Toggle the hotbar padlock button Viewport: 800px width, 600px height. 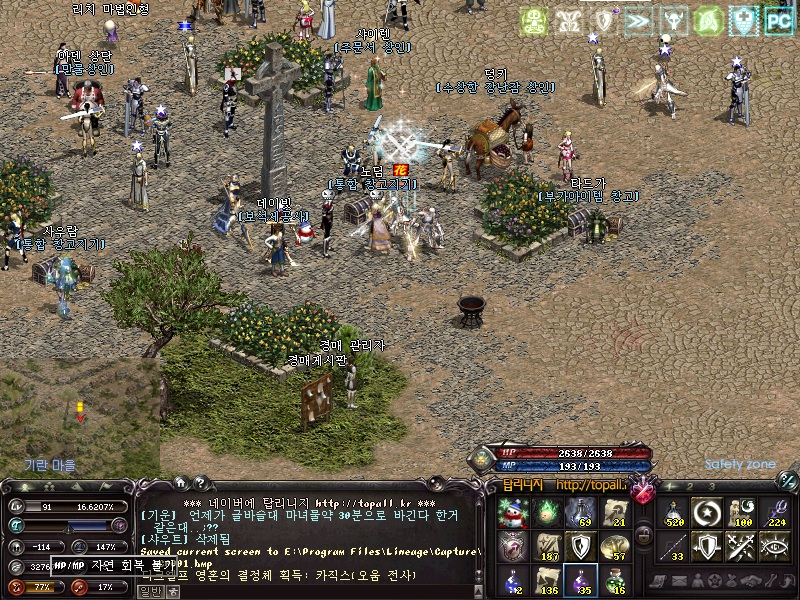pyautogui.click(x=643, y=537)
